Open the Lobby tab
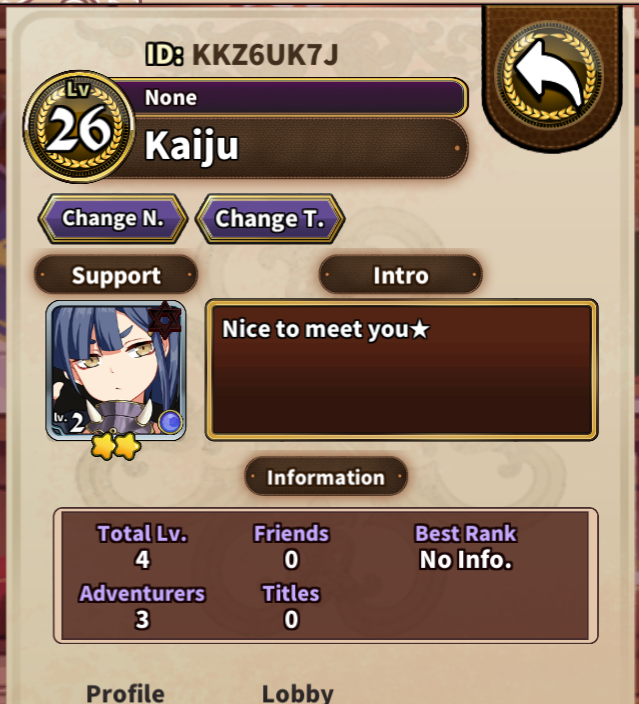This screenshot has height=704, width=639. (297, 692)
